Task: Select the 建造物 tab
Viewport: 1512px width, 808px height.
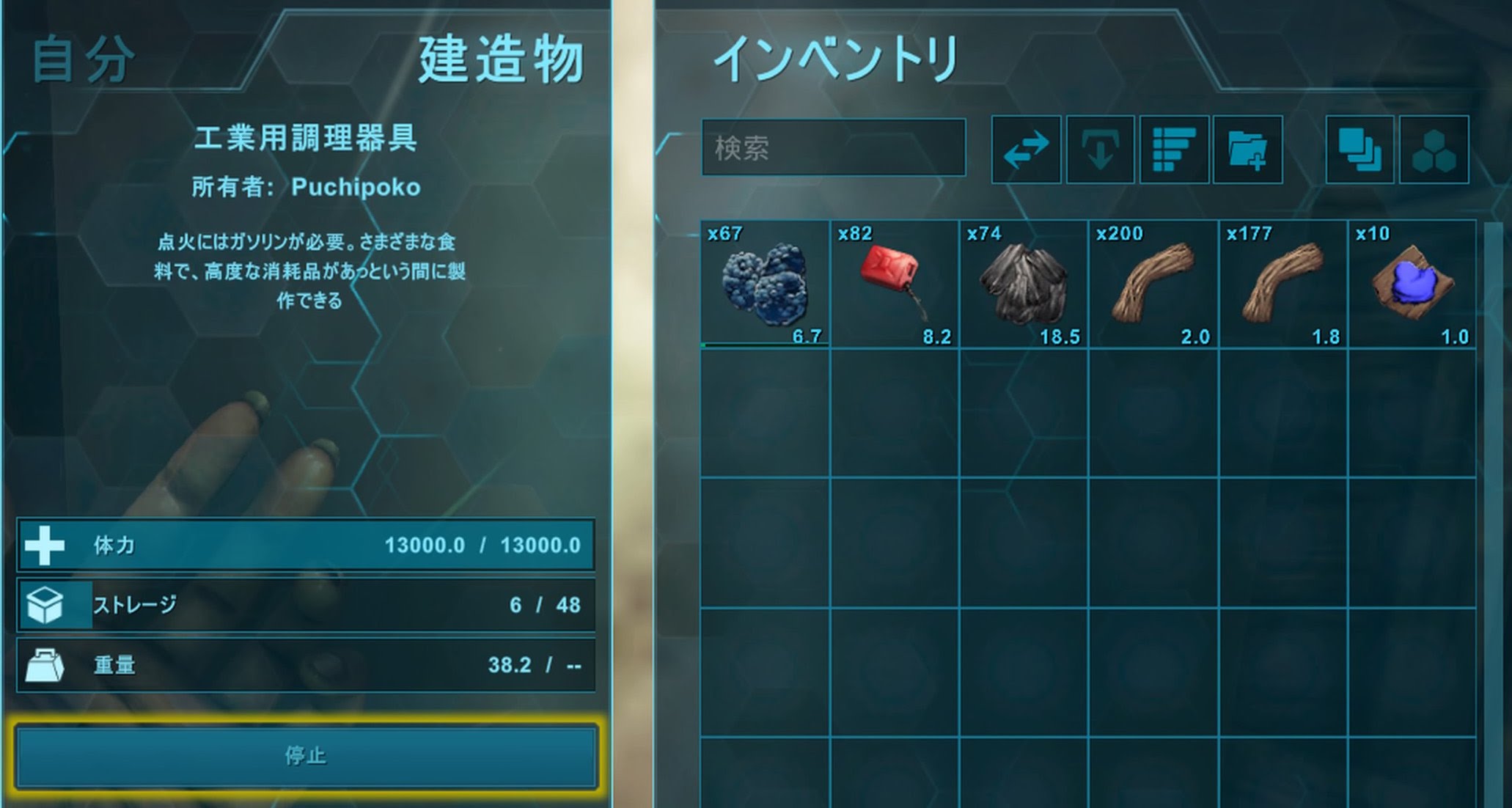Action: tap(501, 59)
